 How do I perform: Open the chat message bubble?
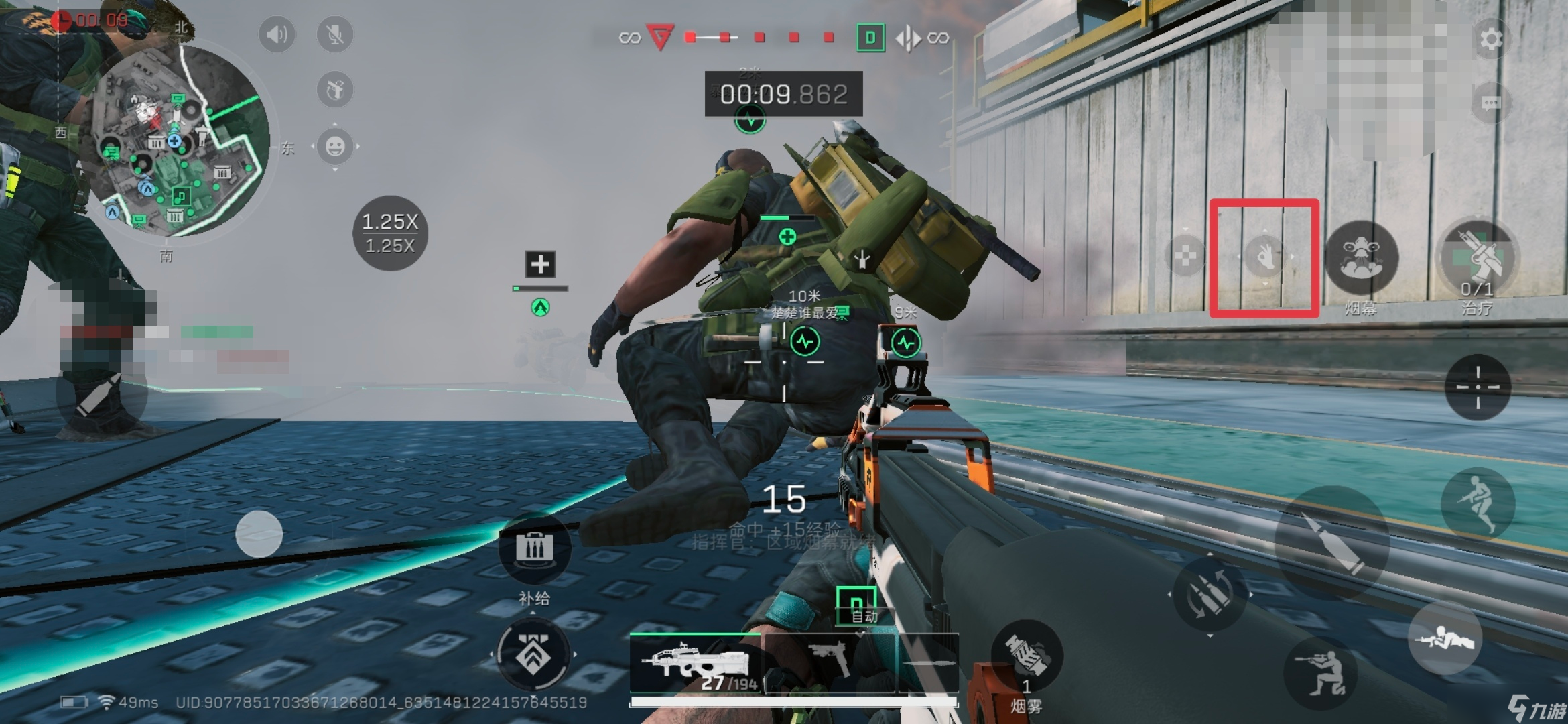click(x=1490, y=103)
